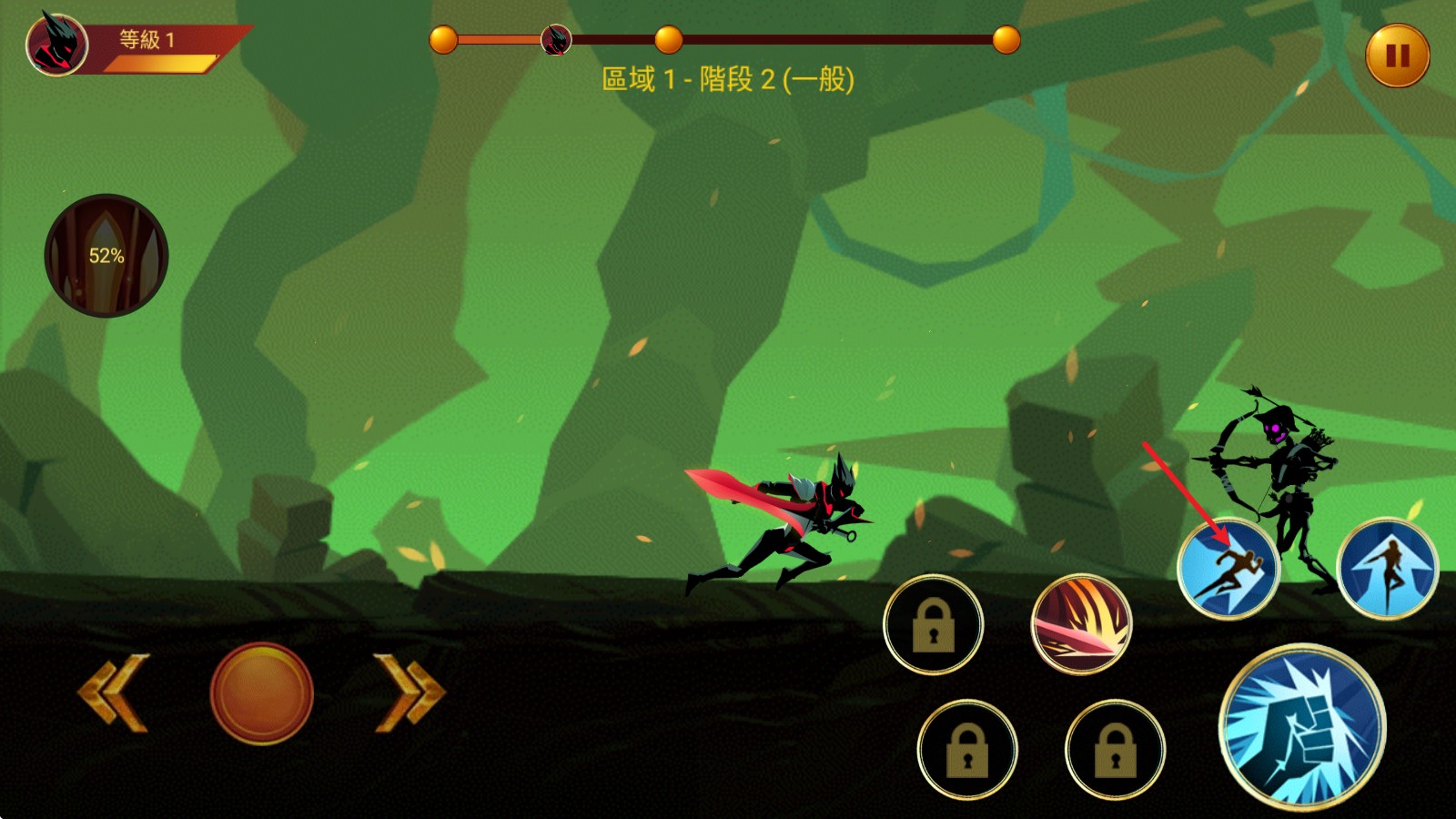The image size is (1456, 819).
Task: Check the 52% portal progress orb
Action: 105,255
